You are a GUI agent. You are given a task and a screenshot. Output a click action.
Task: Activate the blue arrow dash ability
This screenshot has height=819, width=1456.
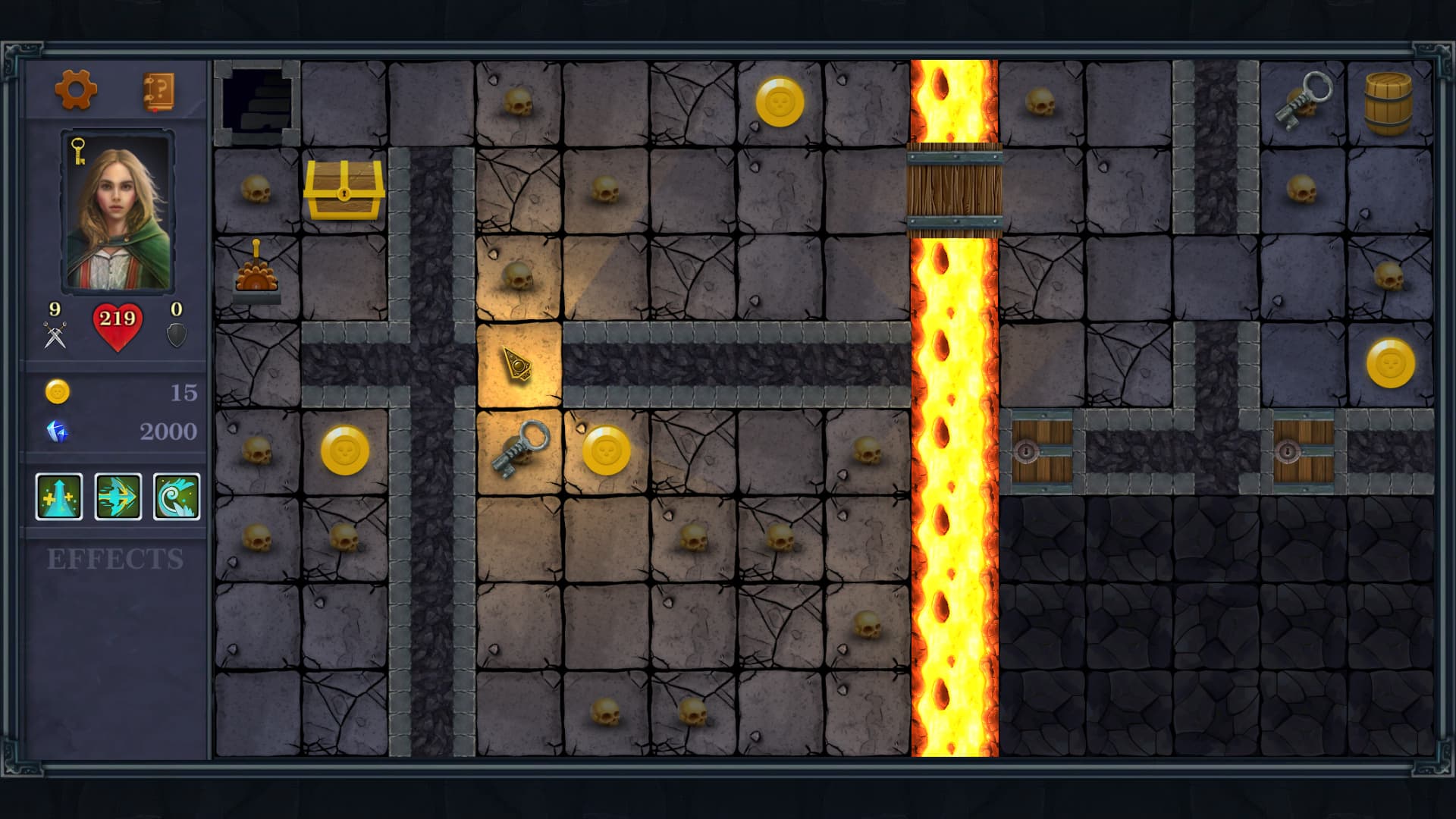click(x=118, y=497)
